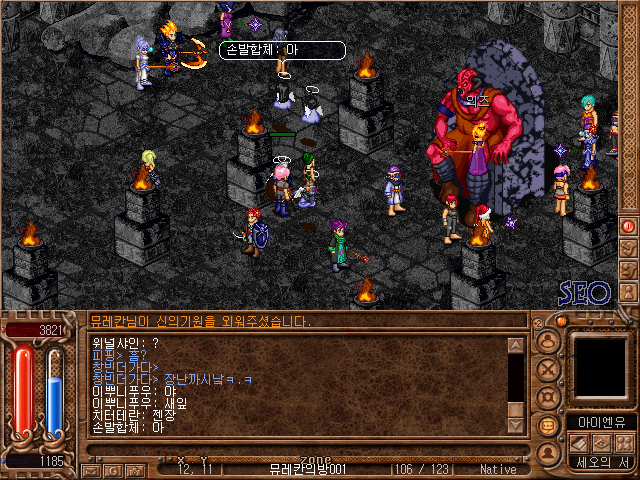Screen dimensions: 640x480
Task: Select the crossed swords round button
Action: coord(547,368)
